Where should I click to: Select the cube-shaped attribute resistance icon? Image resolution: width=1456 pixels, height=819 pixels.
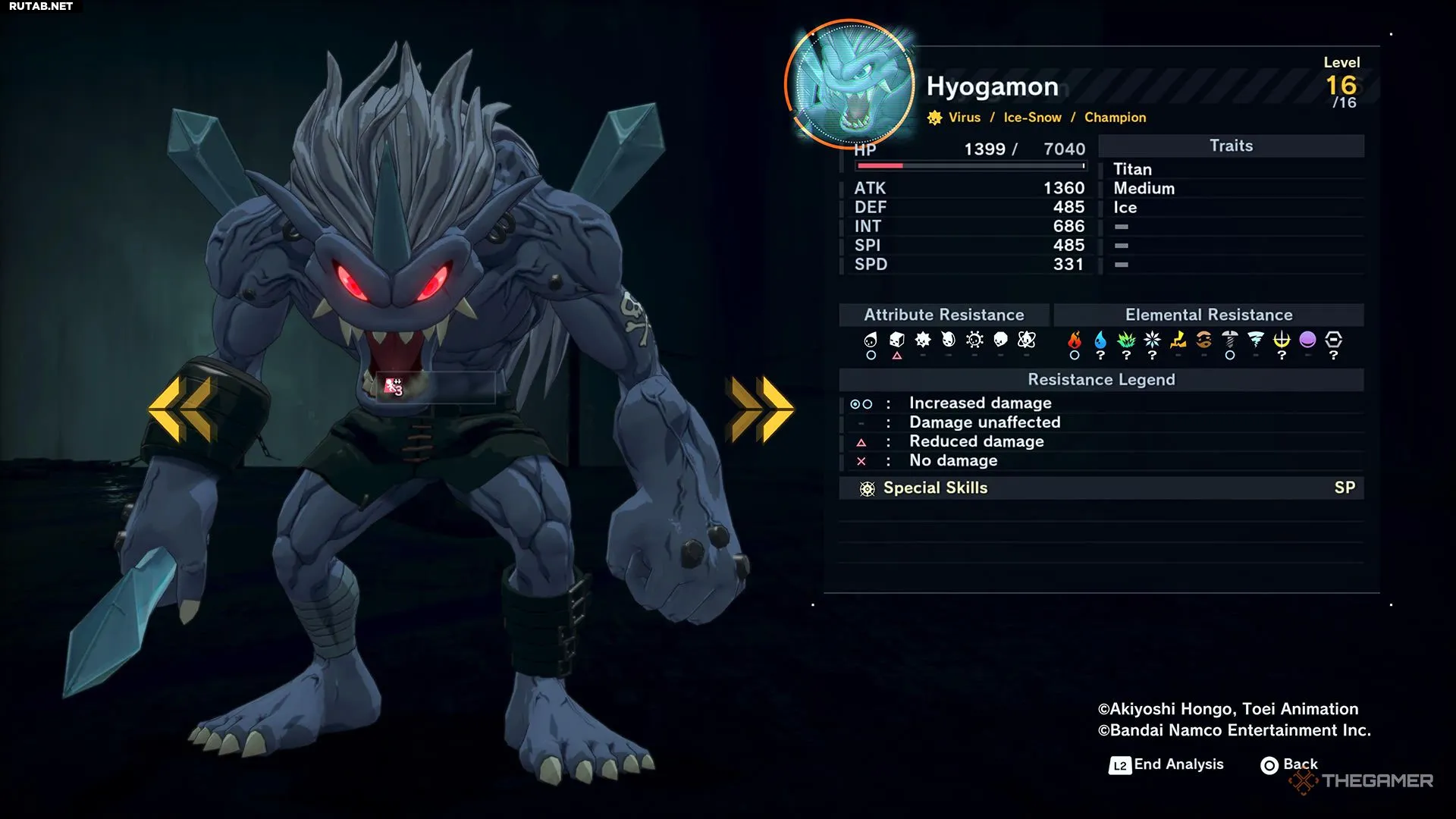click(x=897, y=340)
